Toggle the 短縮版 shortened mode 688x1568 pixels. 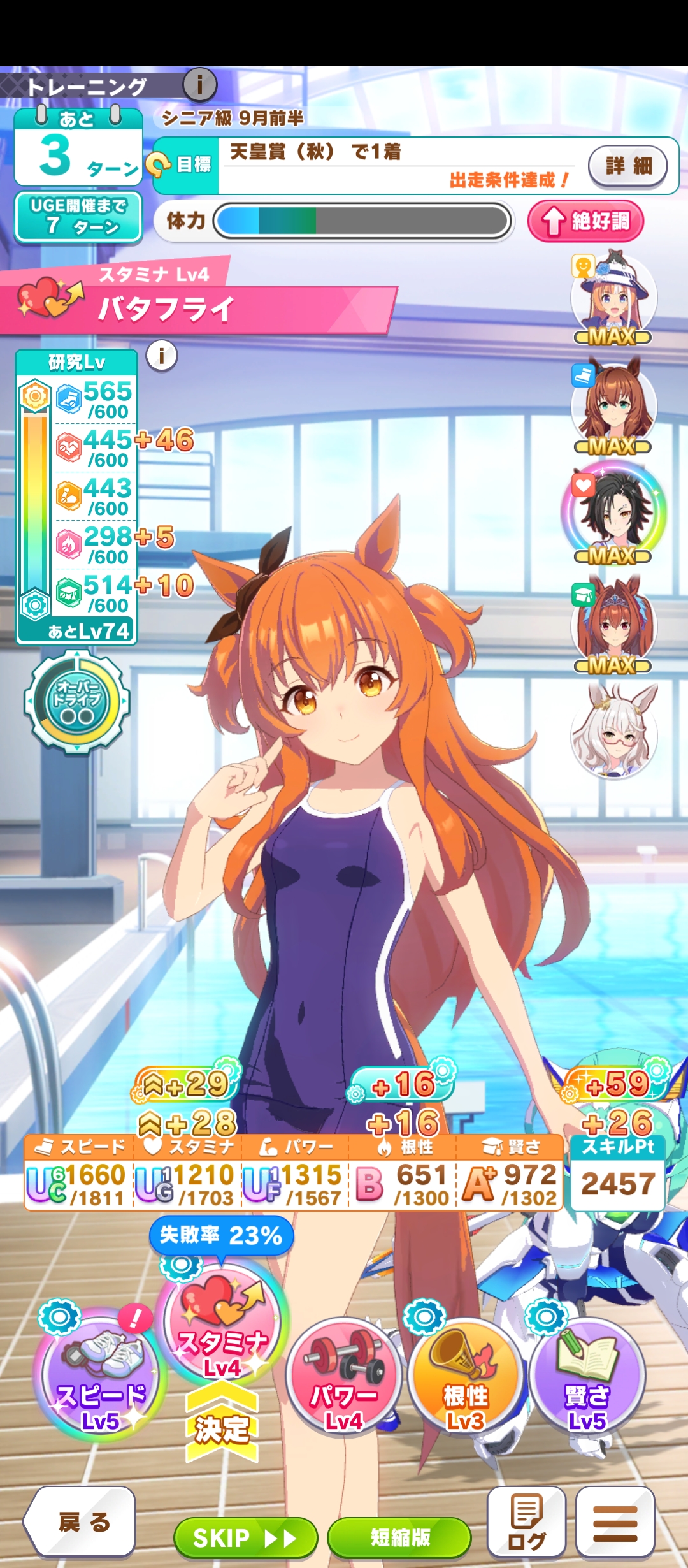(399, 1537)
